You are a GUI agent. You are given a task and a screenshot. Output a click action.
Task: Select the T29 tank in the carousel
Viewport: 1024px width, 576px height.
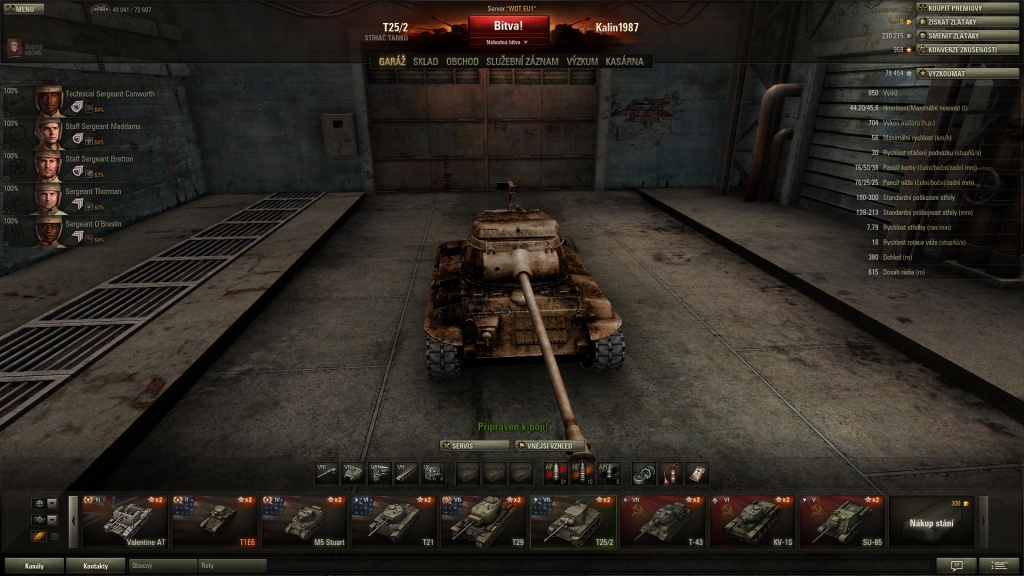coord(483,521)
